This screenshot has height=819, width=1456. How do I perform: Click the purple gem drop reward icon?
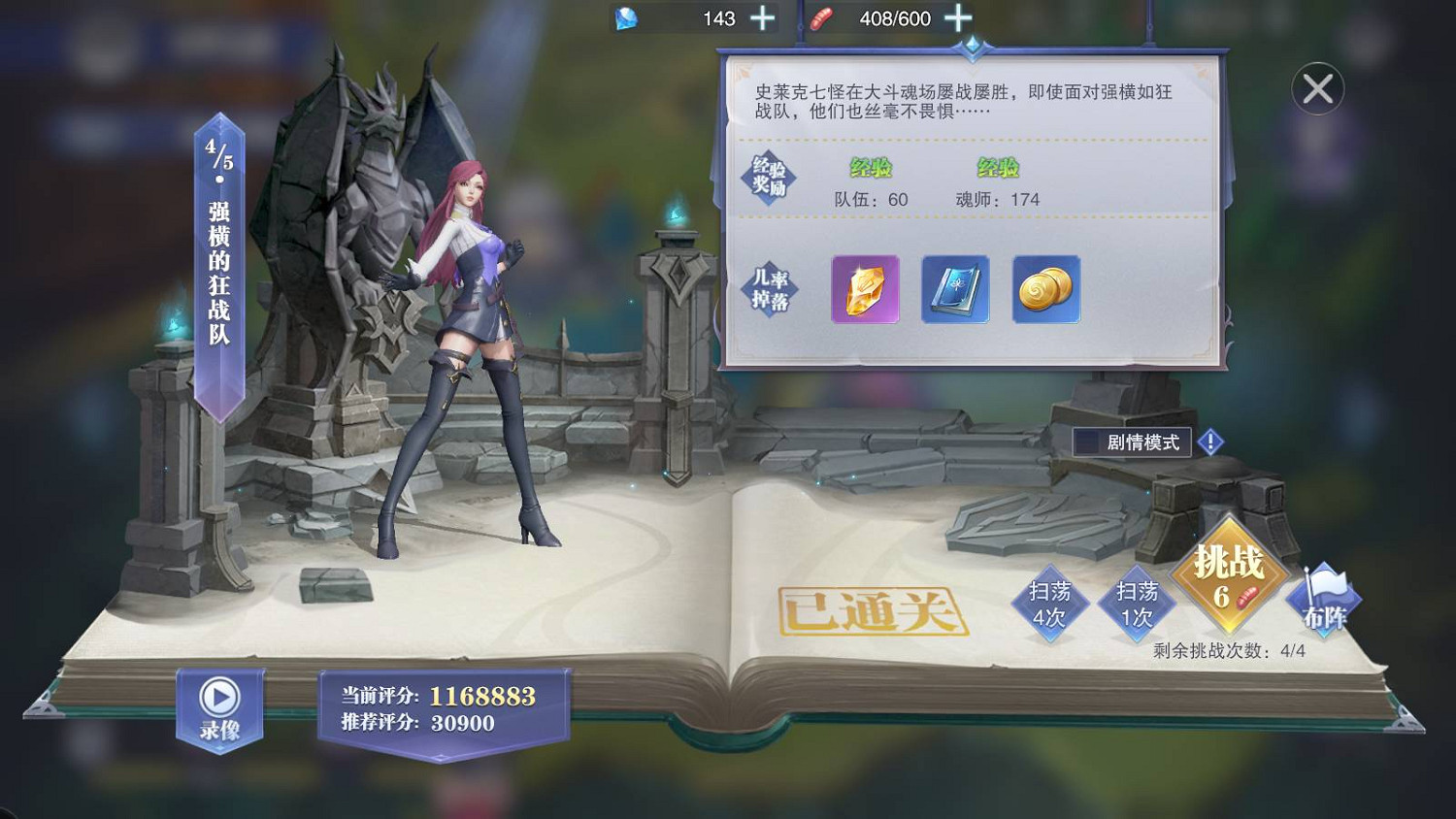click(x=863, y=290)
